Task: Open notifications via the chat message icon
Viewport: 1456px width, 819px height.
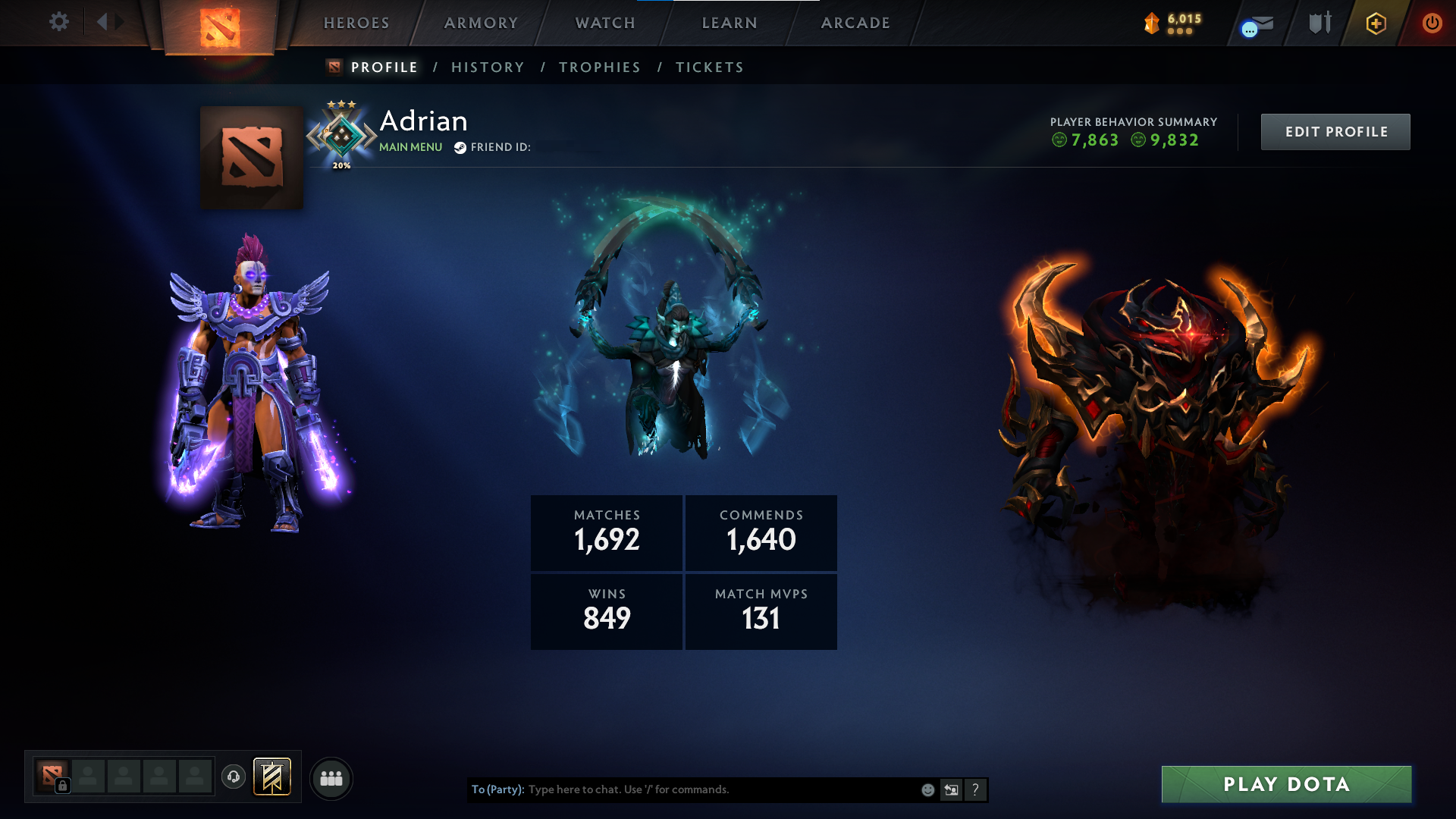Action: click(1255, 23)
